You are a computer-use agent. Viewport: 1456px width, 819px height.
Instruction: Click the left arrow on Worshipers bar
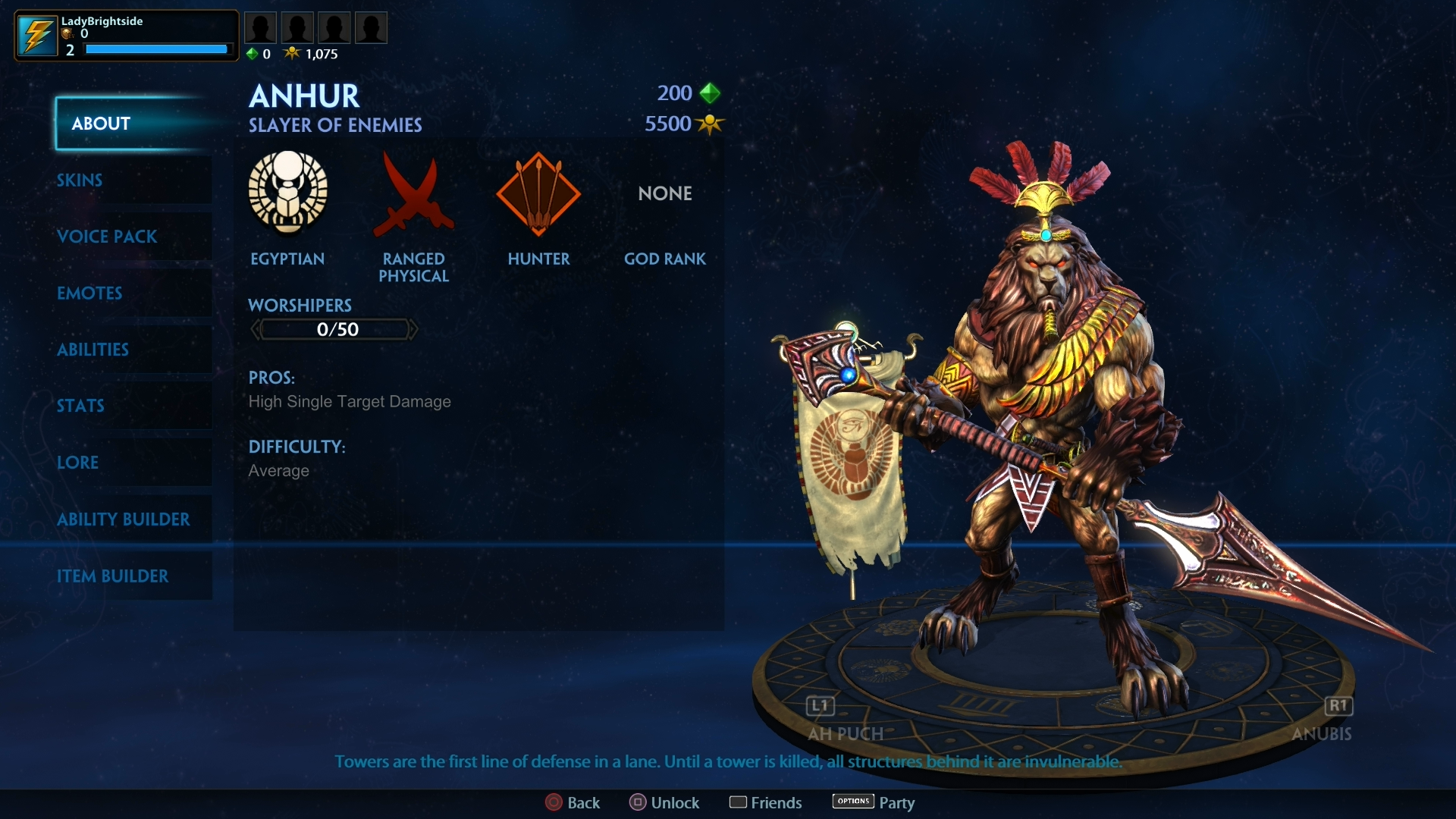point(256,328)
